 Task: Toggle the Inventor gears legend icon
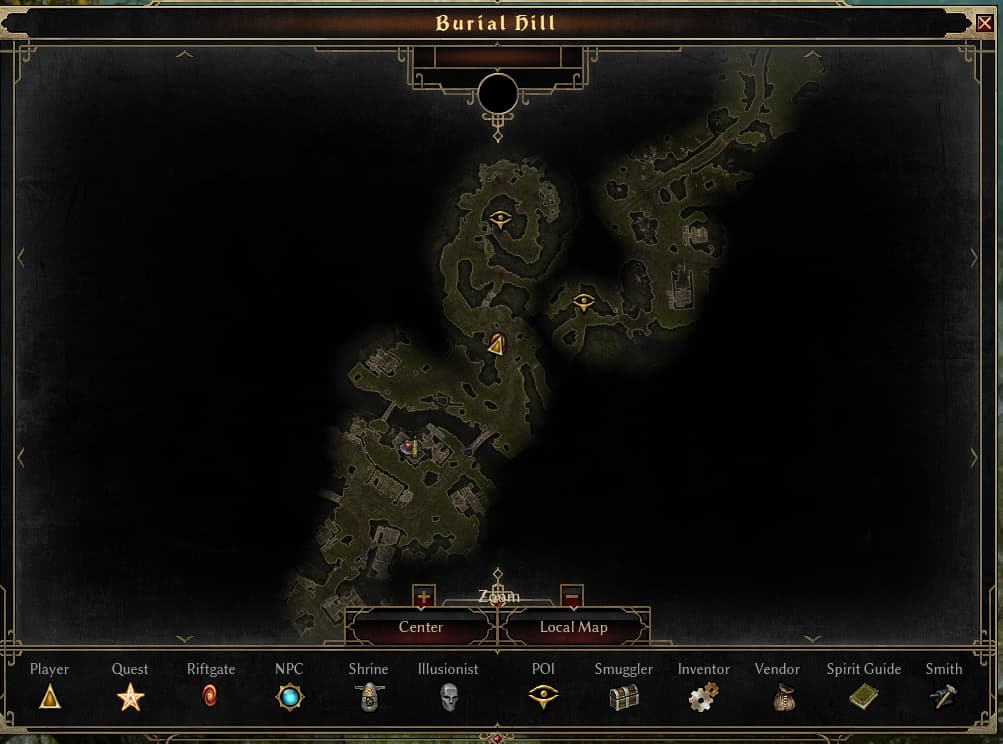[703, 697]
